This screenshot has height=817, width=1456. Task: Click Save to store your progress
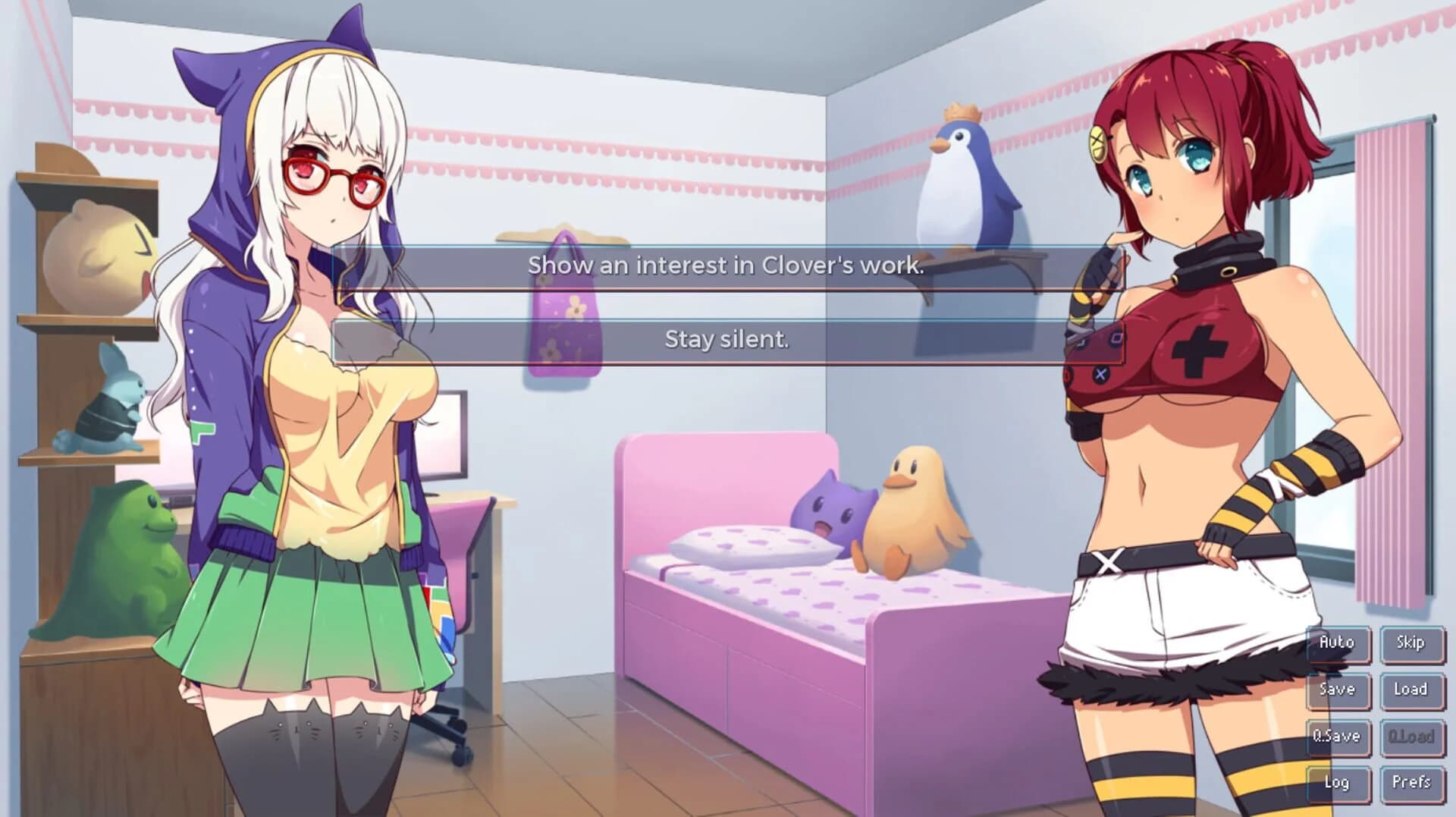[x=1338, y=690]
